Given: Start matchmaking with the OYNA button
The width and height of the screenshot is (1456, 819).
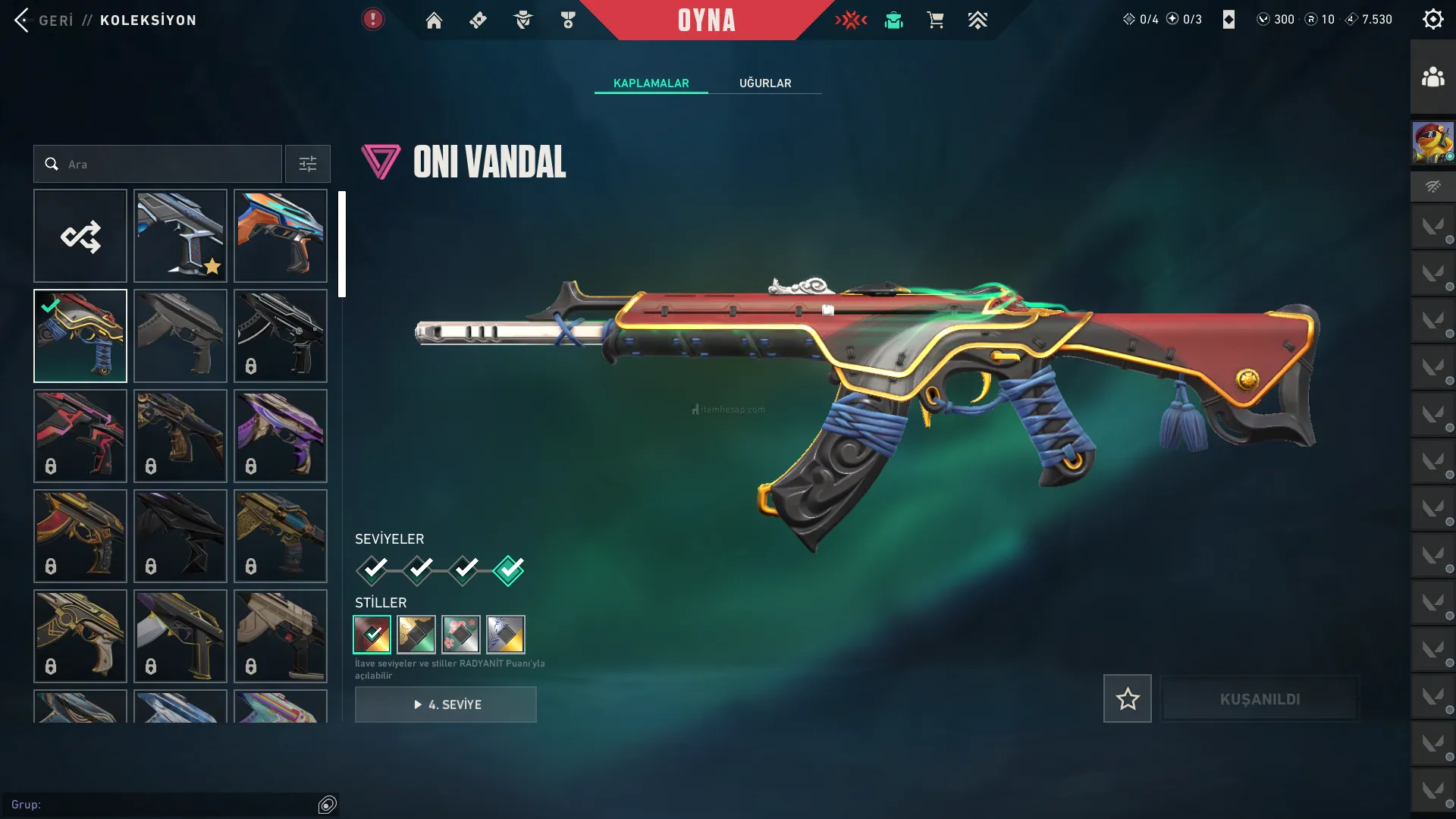Looking at the screenshot, I should [706, 20].
